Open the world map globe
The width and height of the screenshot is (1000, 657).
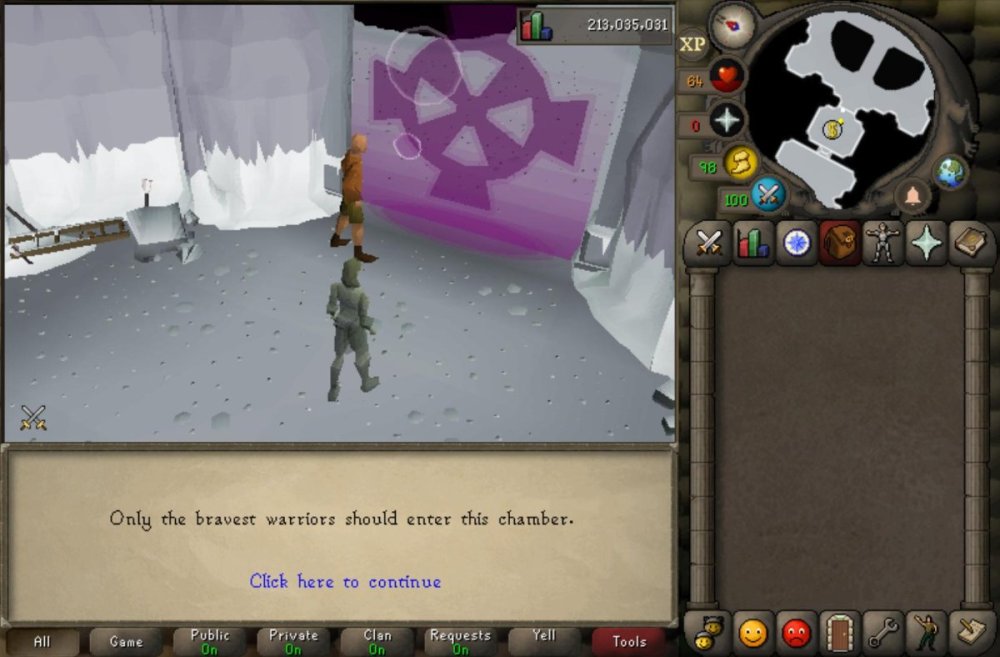pyautogui.click(x=951, y=171)
